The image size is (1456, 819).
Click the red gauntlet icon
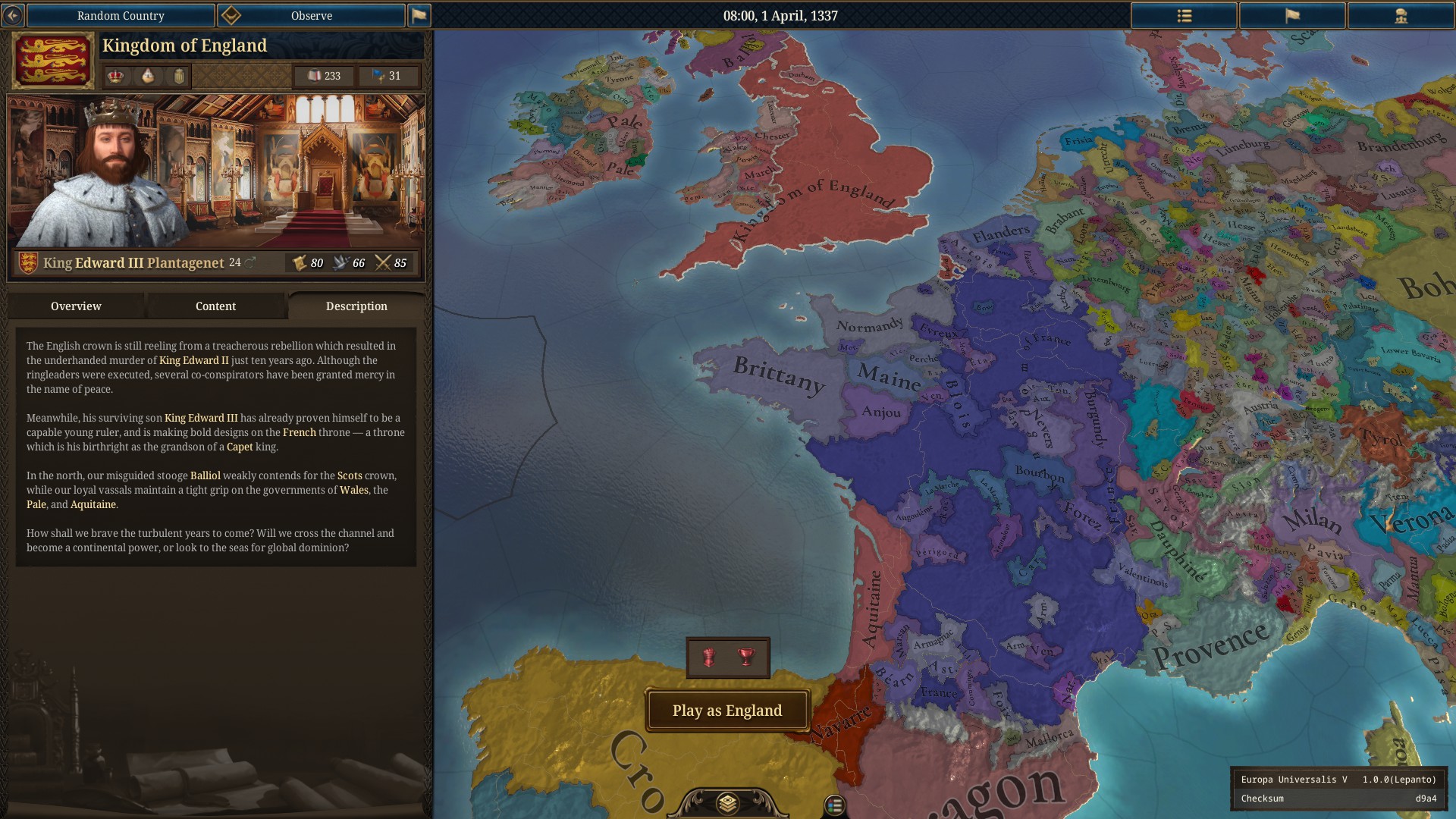[x=709, y=657]
